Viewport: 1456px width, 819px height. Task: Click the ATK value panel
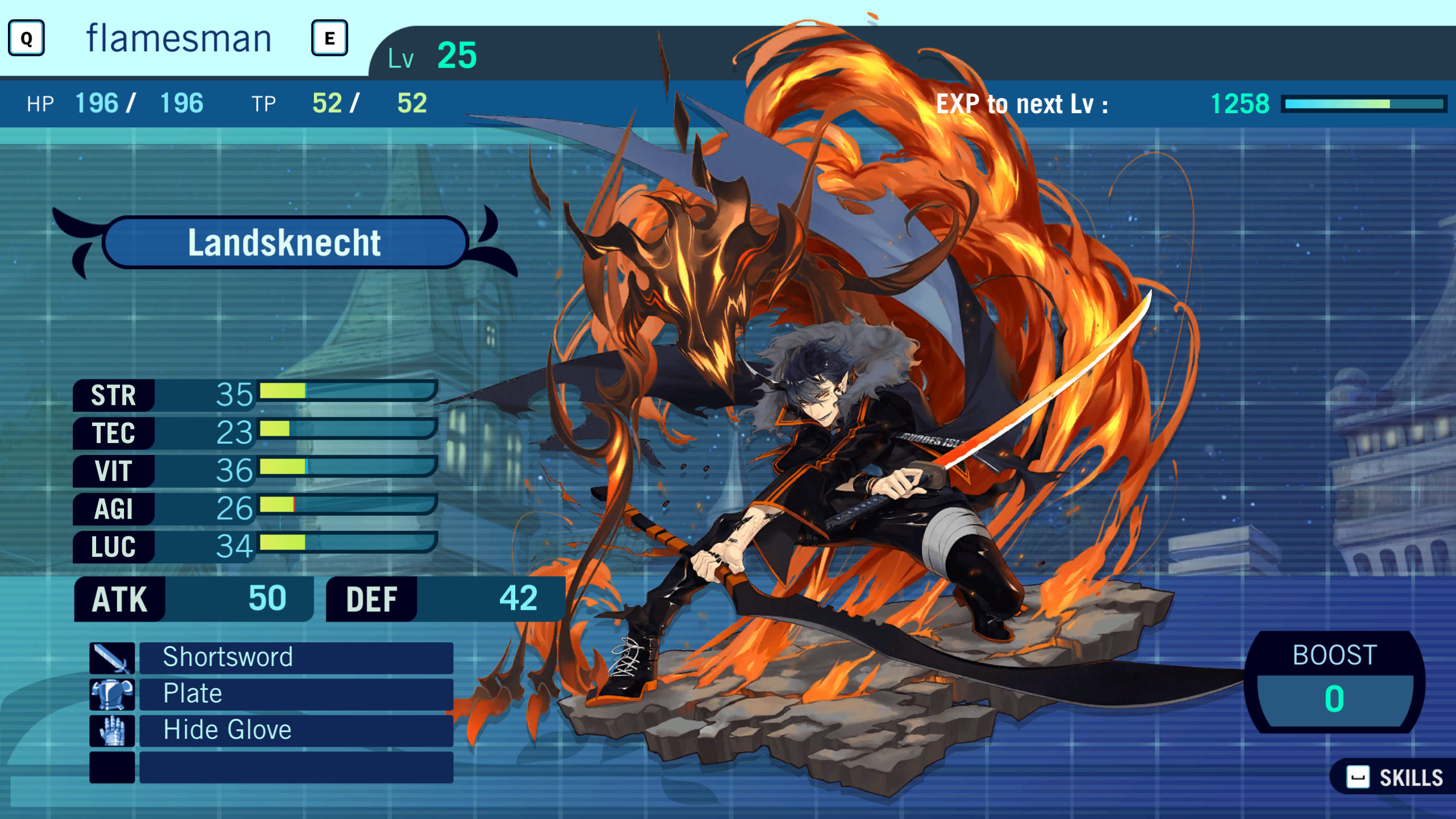193,598
